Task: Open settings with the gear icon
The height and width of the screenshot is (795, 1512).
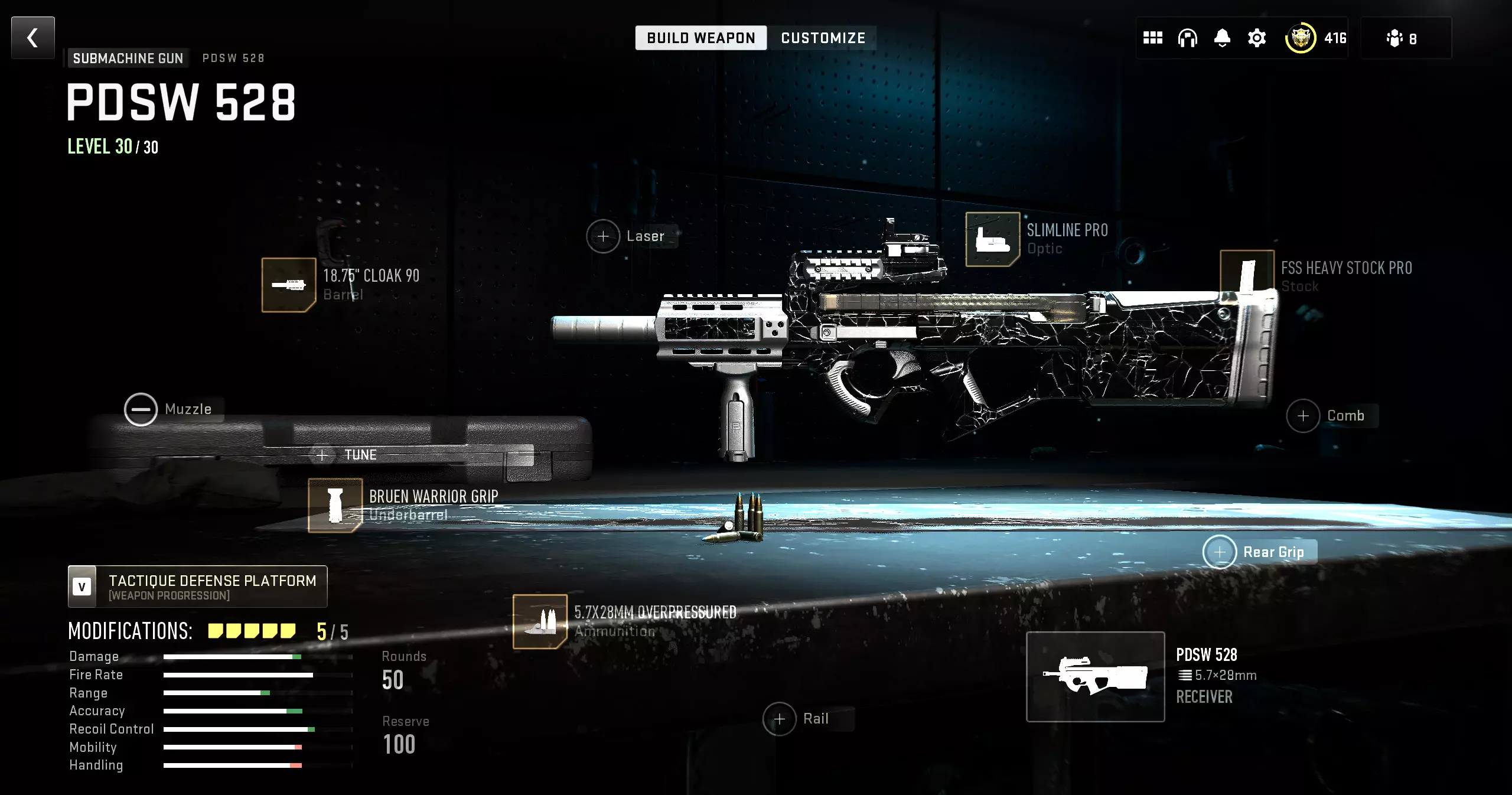Action: point(1257,38)
